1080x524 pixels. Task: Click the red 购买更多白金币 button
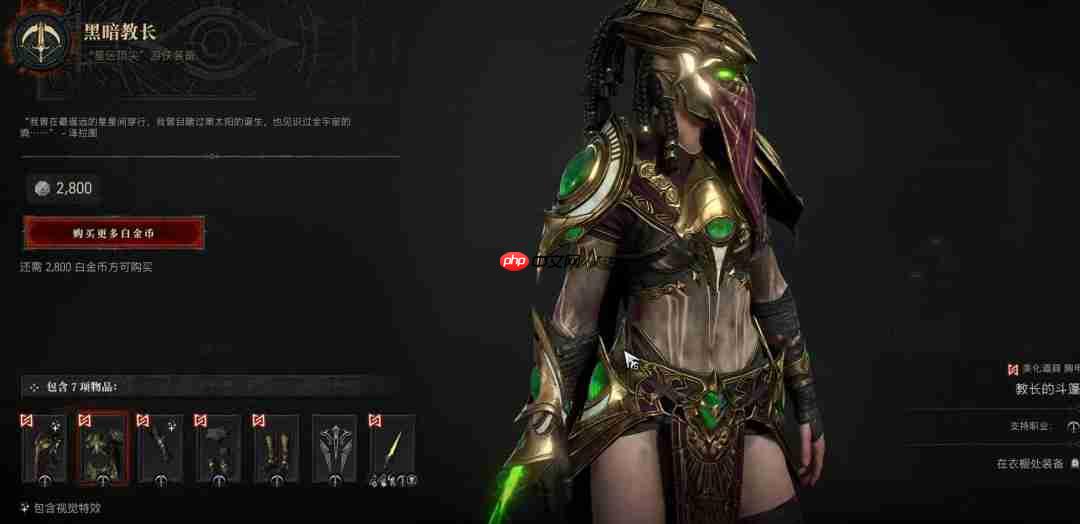113,233
